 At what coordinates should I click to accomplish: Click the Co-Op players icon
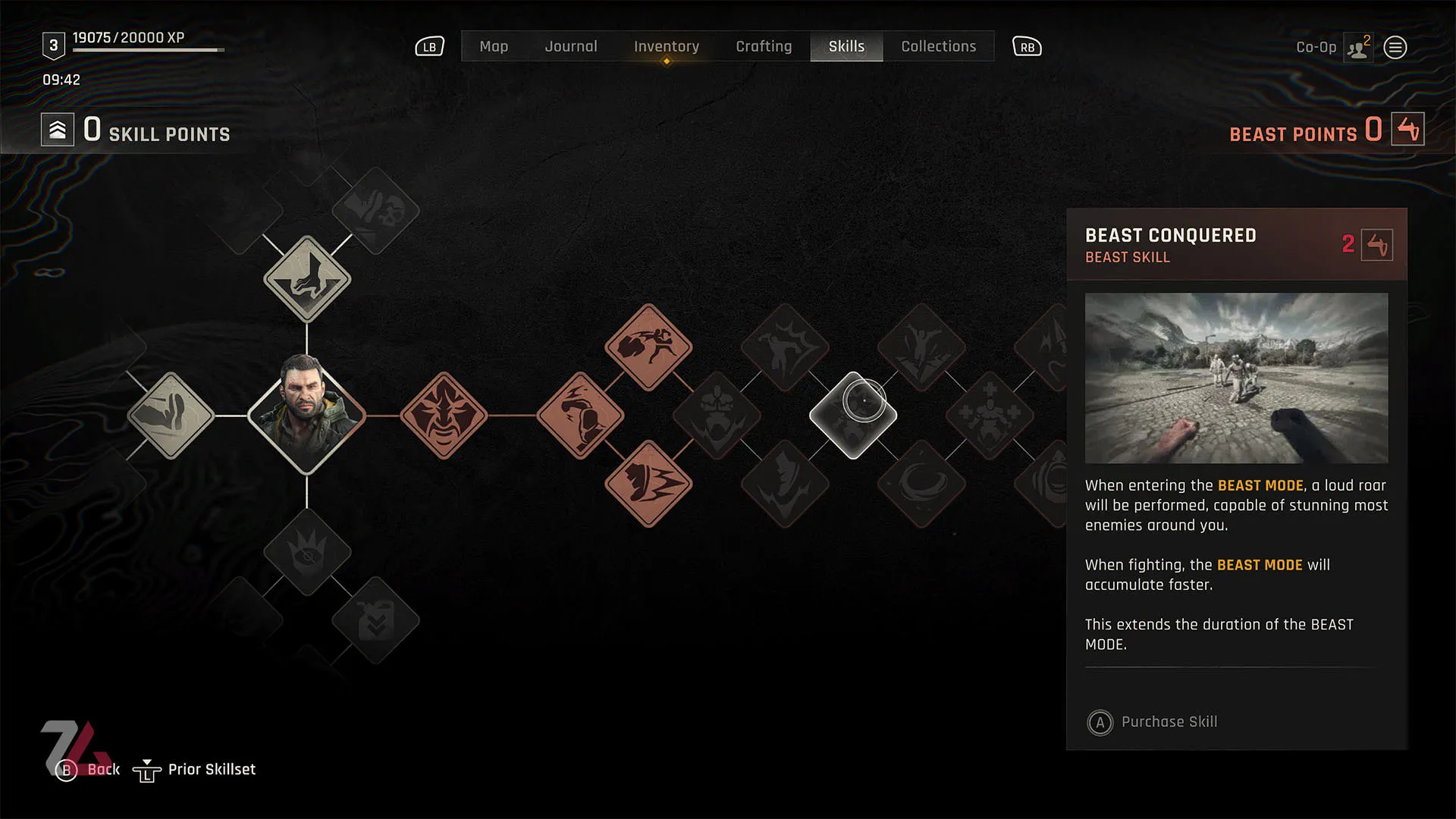(x=1357, y=47)
